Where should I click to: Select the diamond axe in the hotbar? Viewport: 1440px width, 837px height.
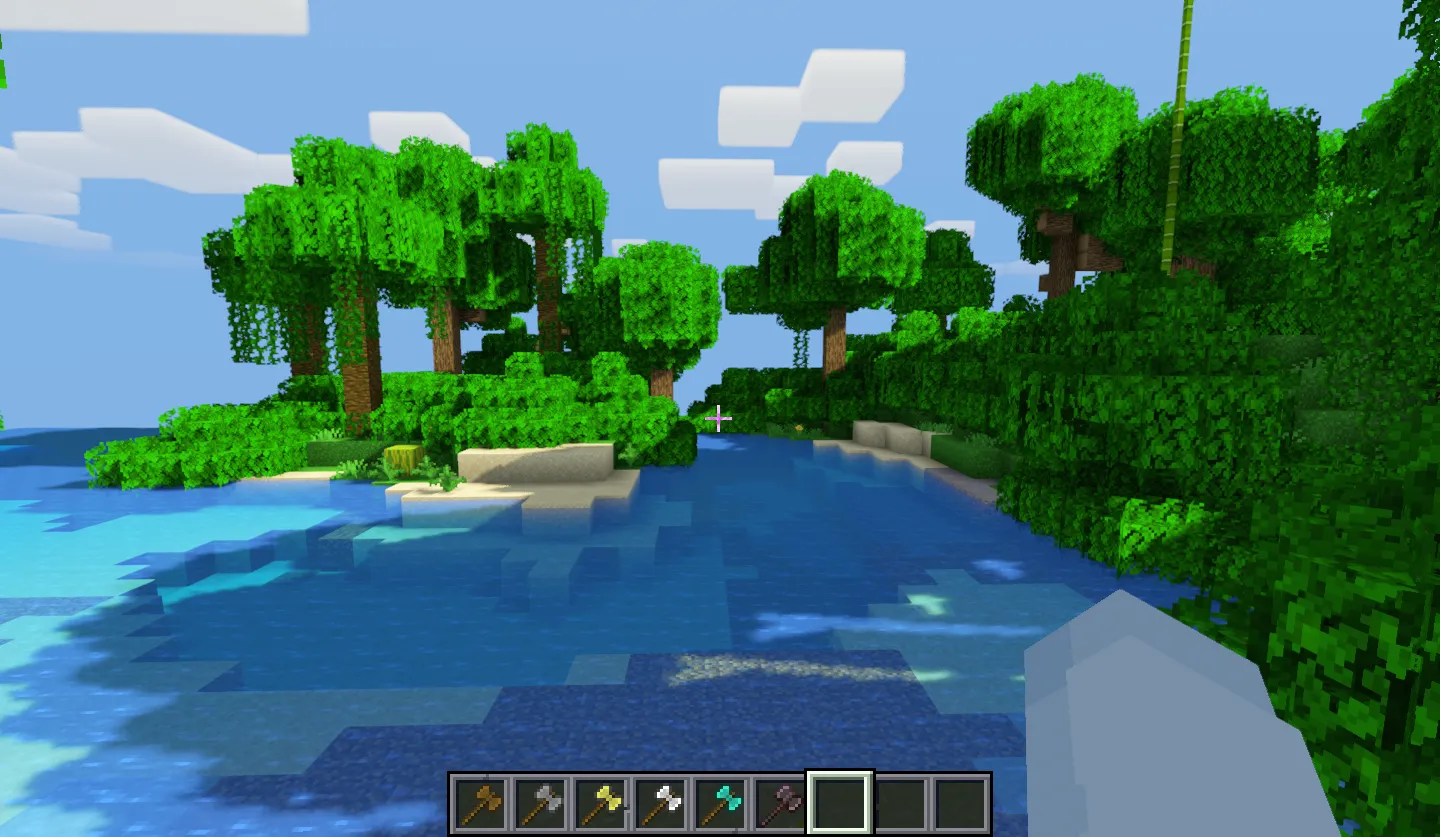(x=720, y=802)
